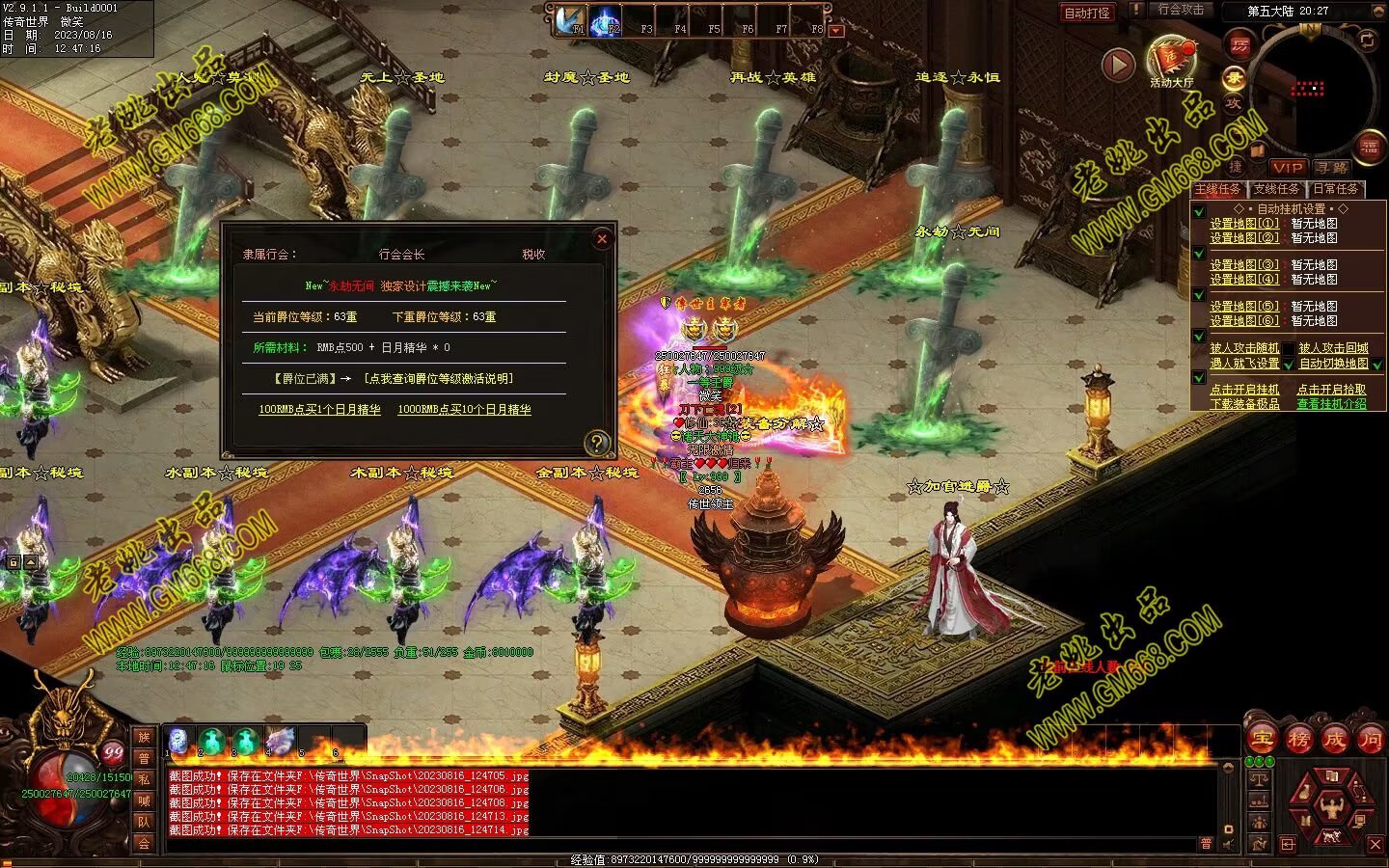This screenshot has width=1389, height=868.
Task: Toggle the 自动打怪 auto-fight button
Action: coord(1087,13)
